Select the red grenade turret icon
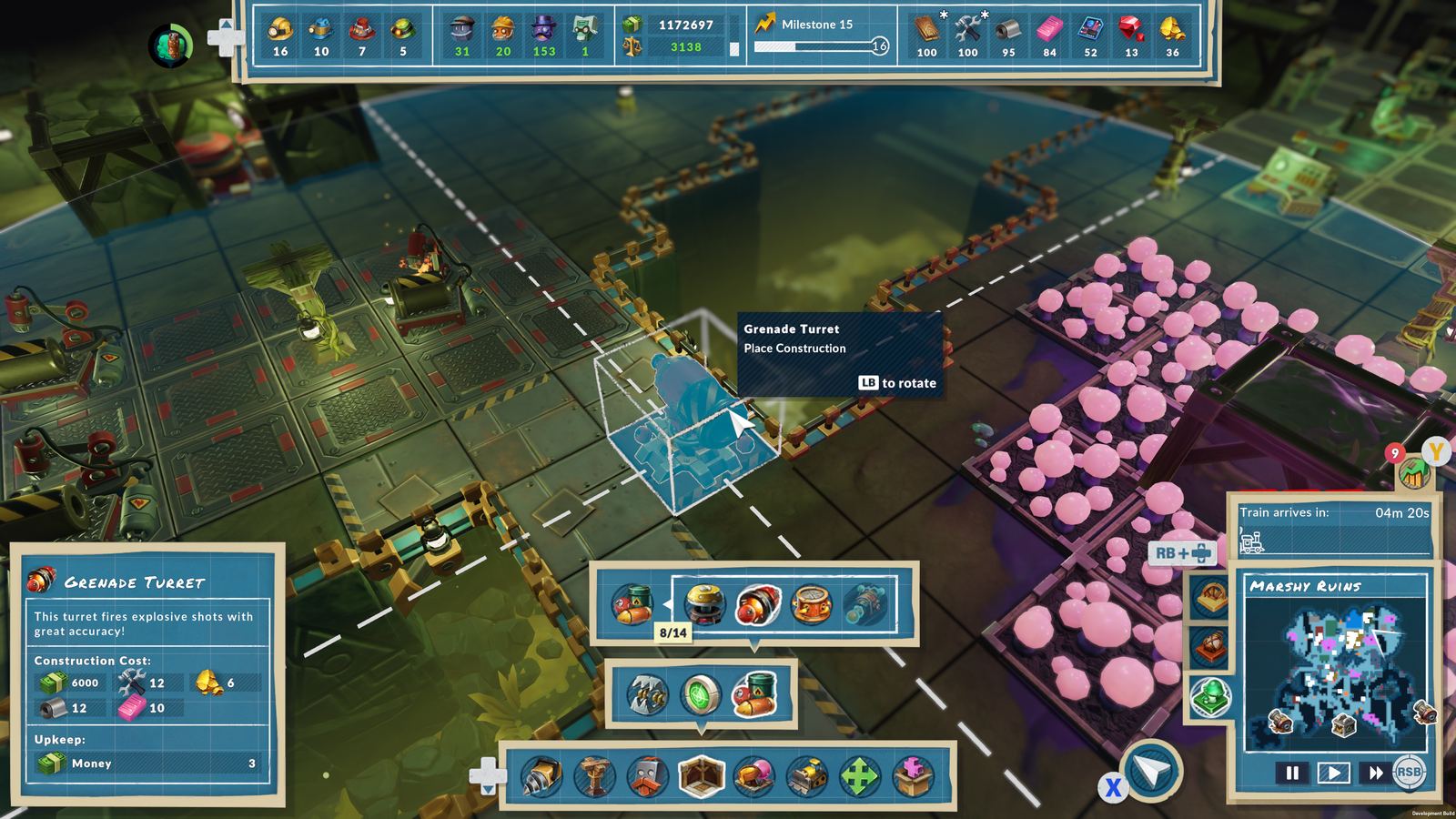Viewport: 1456px width, 819px height. pos(757,604)
